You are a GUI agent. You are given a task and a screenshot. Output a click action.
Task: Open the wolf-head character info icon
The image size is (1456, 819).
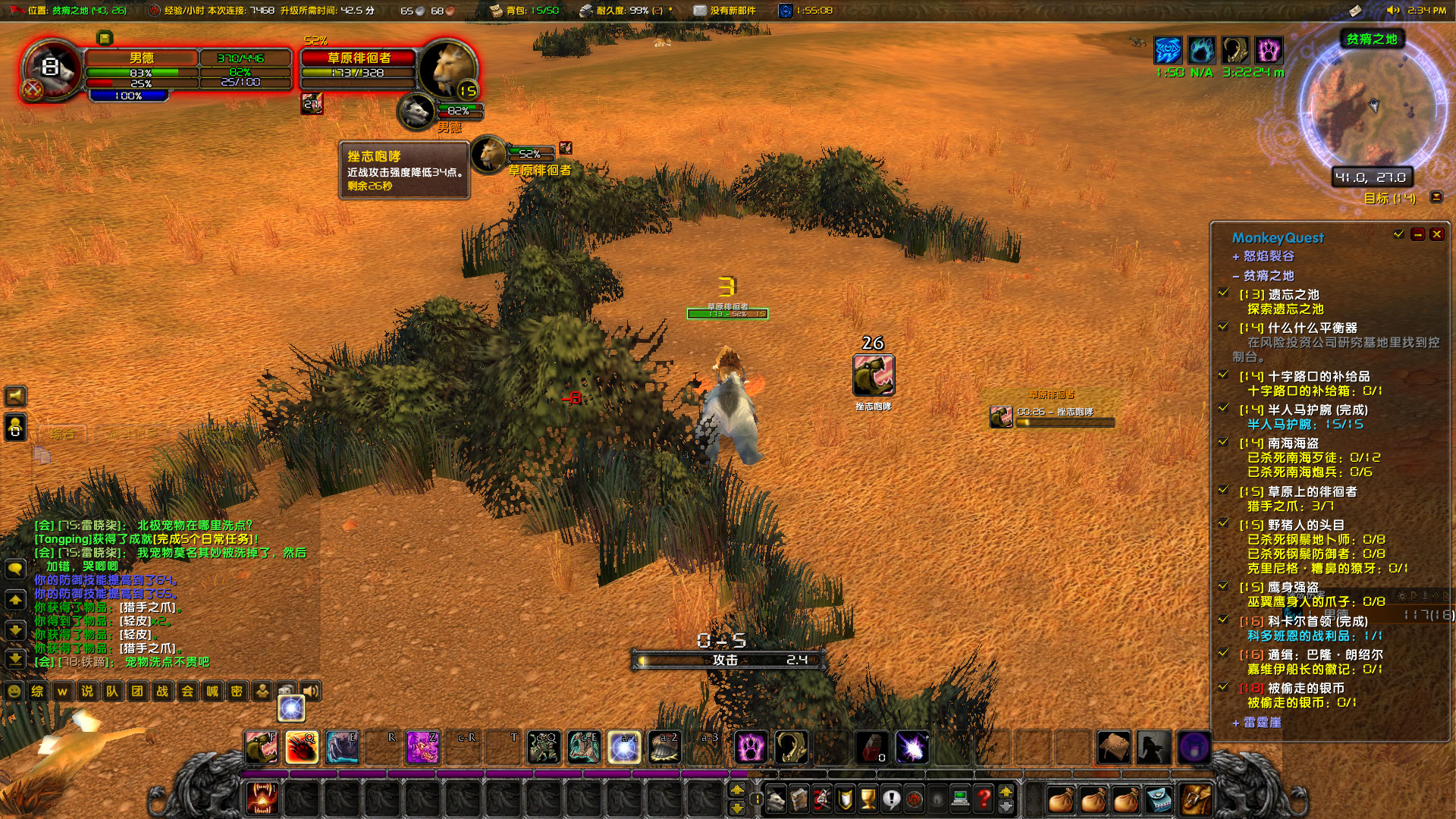775,799
